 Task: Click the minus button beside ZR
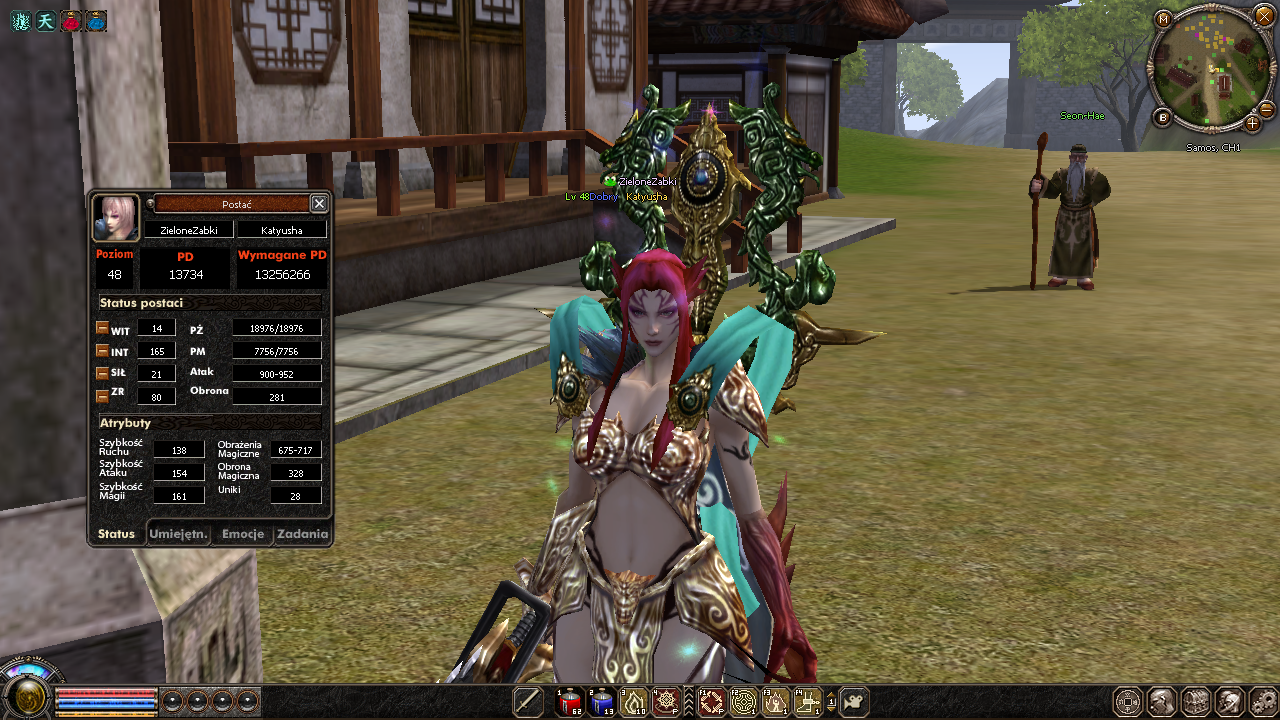(x=102, y=396)
